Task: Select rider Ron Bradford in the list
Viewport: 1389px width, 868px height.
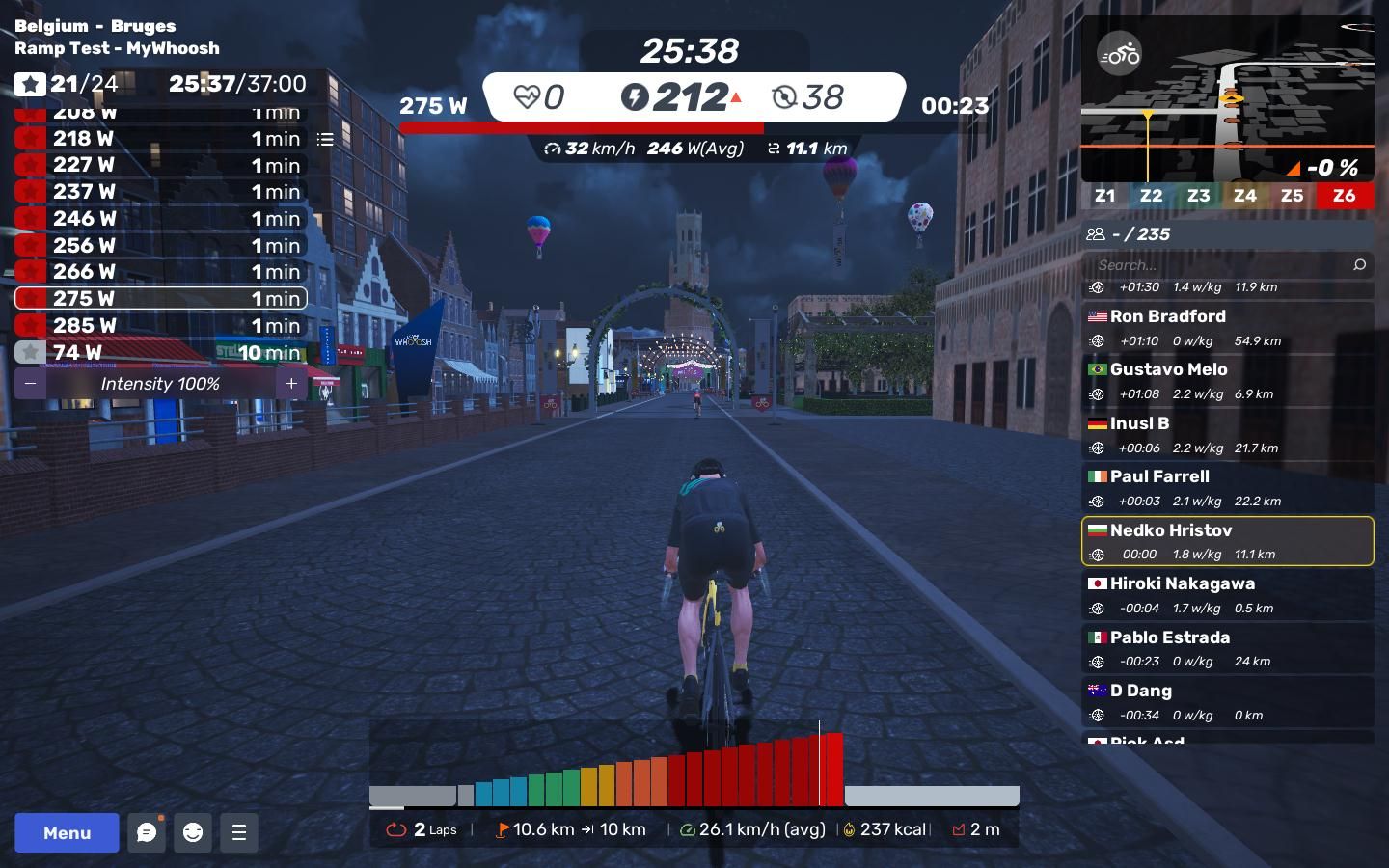Action: [x=1227, y=327]
